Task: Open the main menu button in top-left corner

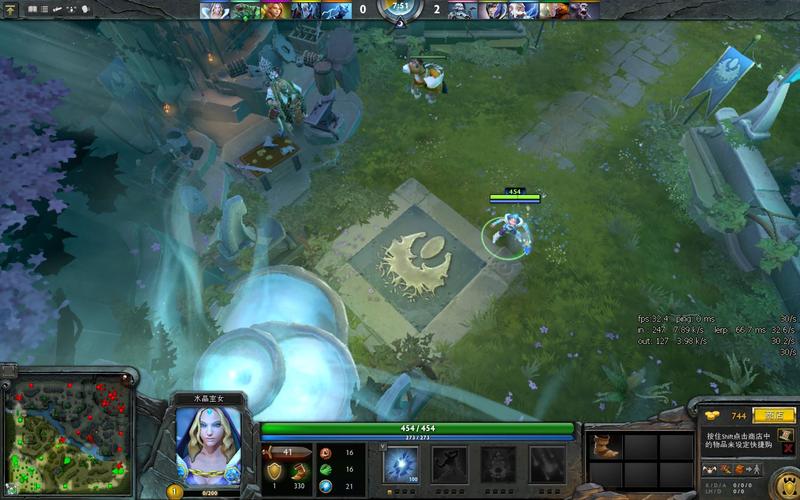Action: tap(12, 9)
